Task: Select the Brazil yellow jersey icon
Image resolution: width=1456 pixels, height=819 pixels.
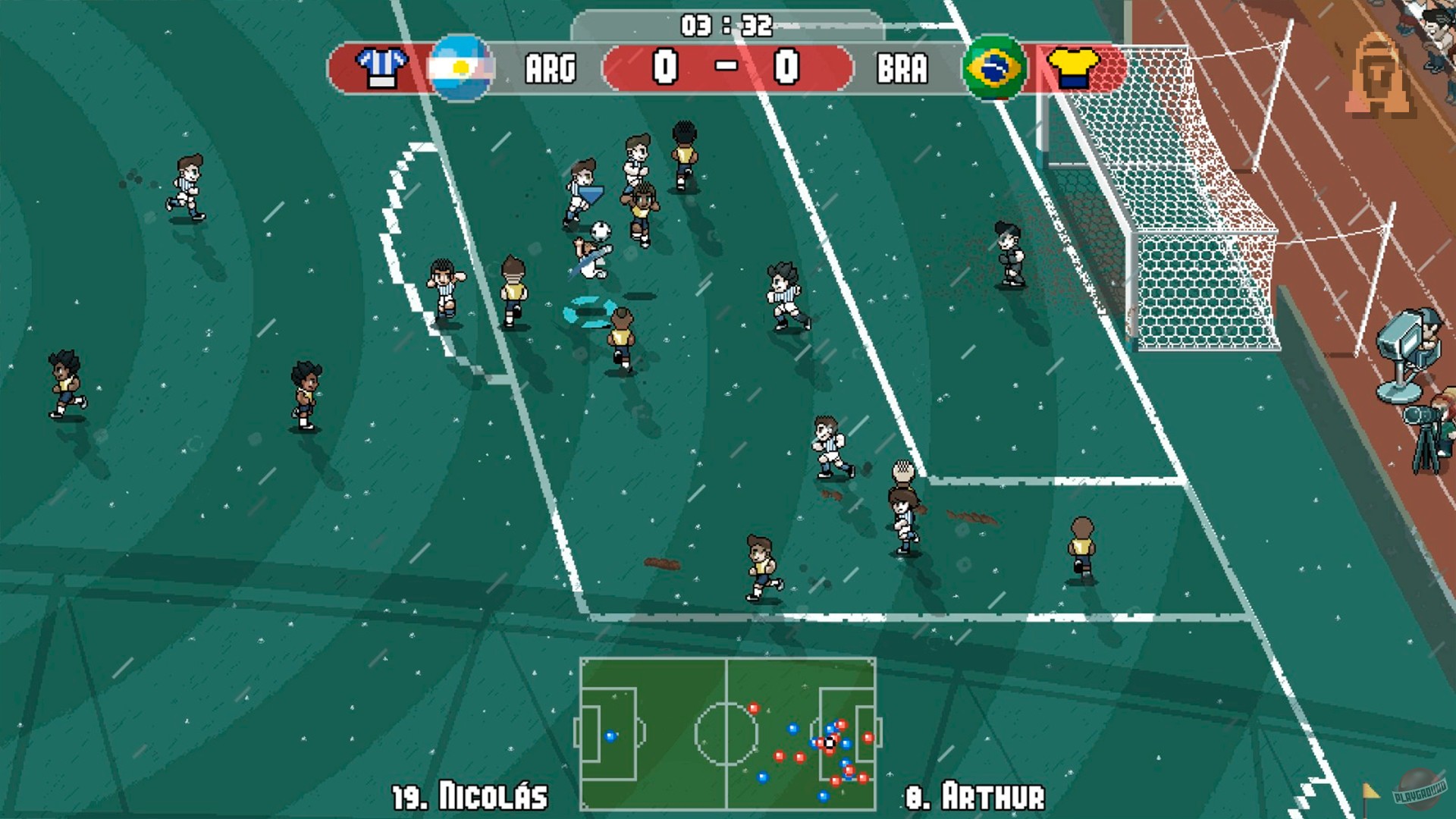Action: tap(1072, 67)
